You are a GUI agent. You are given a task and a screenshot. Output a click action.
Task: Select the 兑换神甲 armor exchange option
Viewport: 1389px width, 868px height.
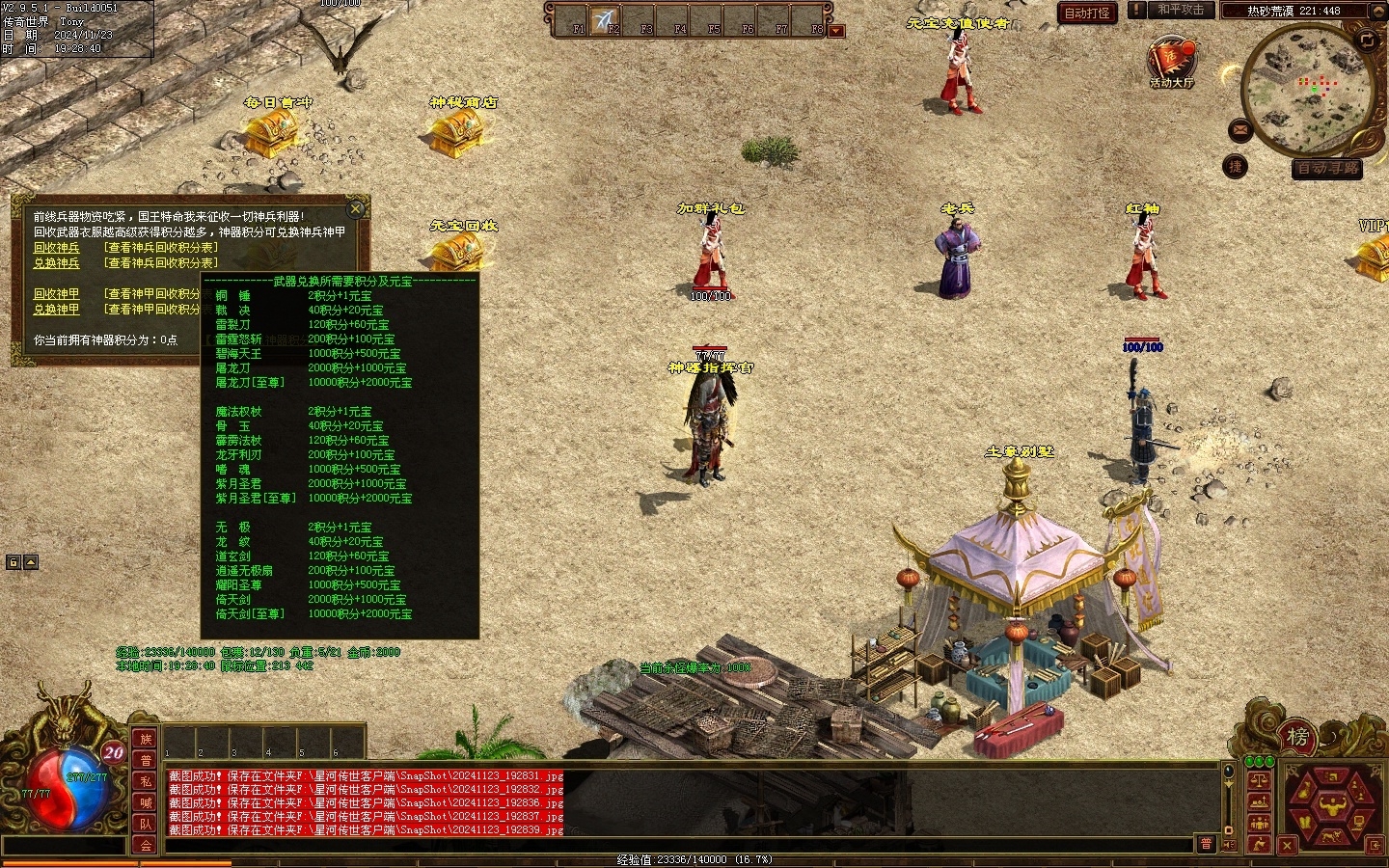[57, 310]
